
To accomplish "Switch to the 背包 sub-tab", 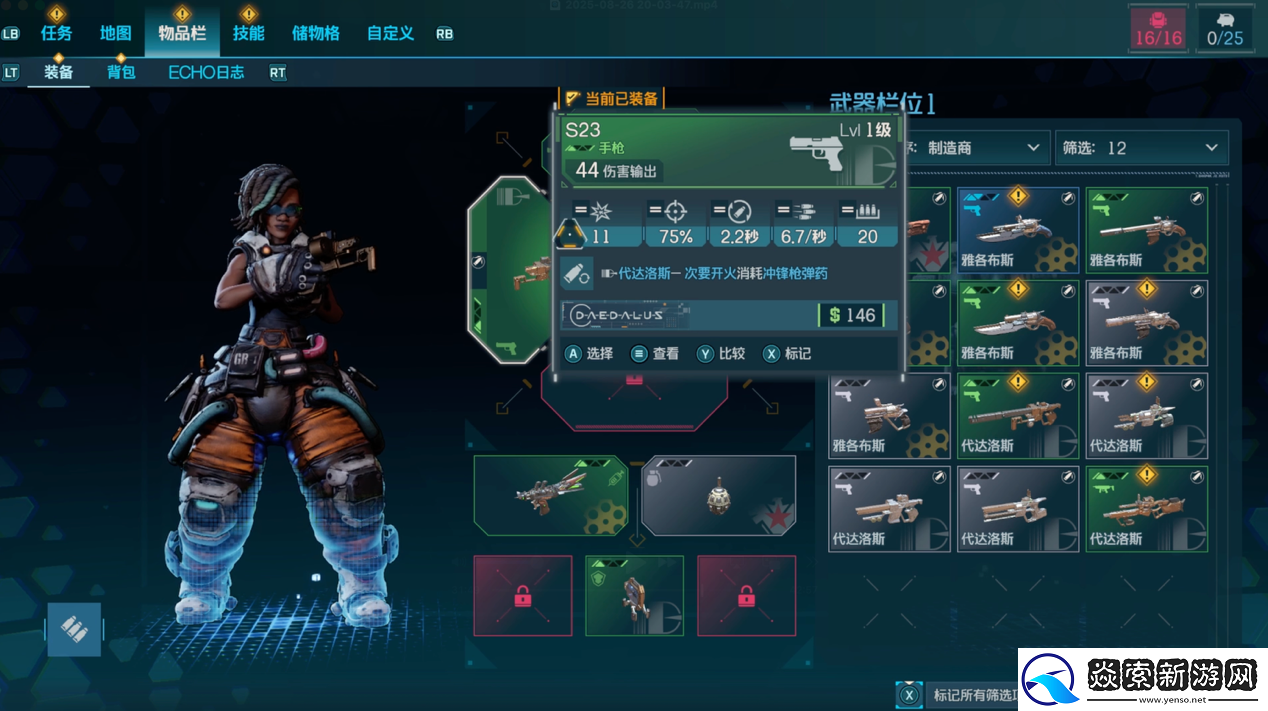I will pos(121,72).
